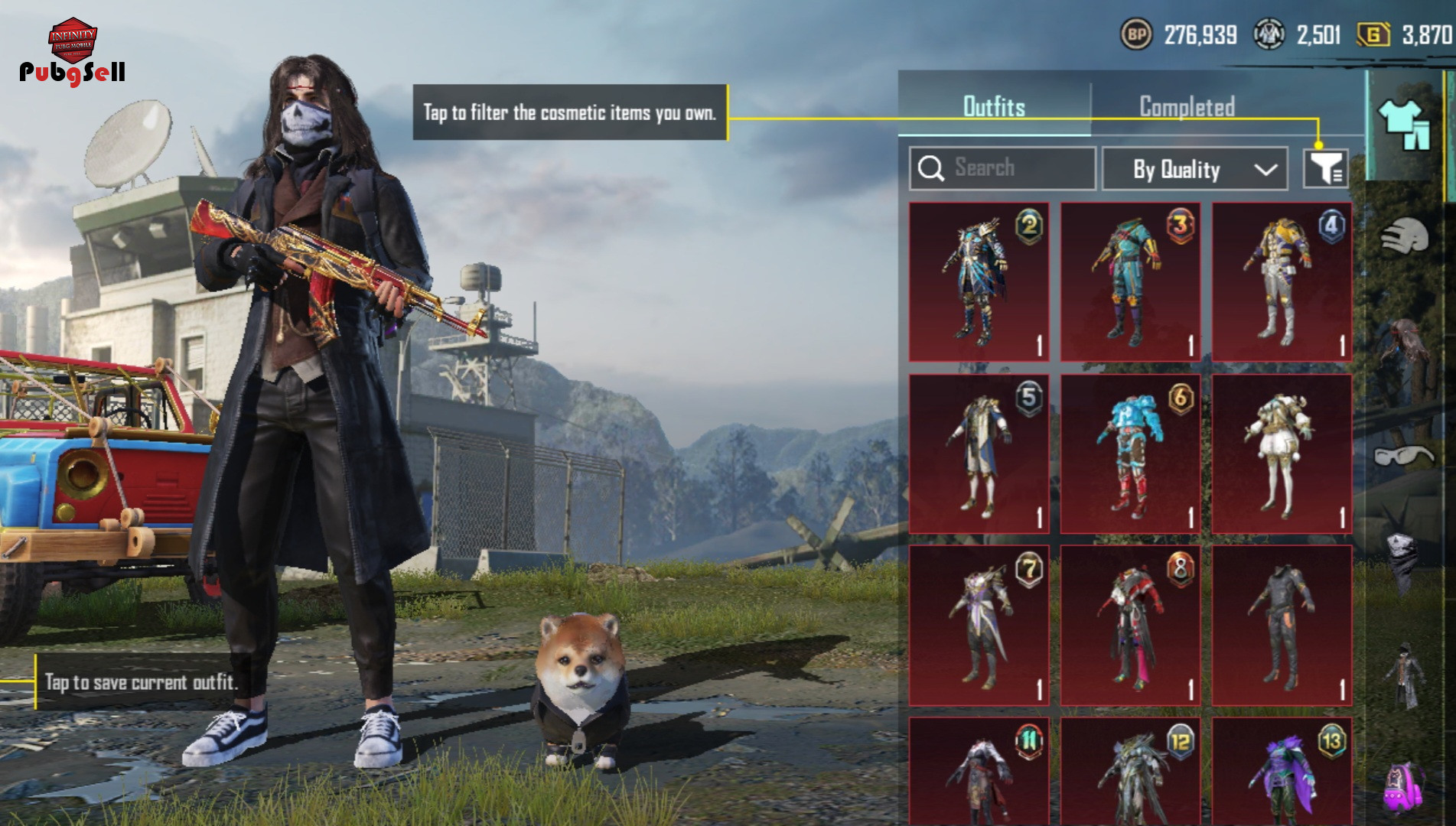
Task: Choose the teal outfit numbered 3
Action: pyautogui.click(x=1130, y=282)
